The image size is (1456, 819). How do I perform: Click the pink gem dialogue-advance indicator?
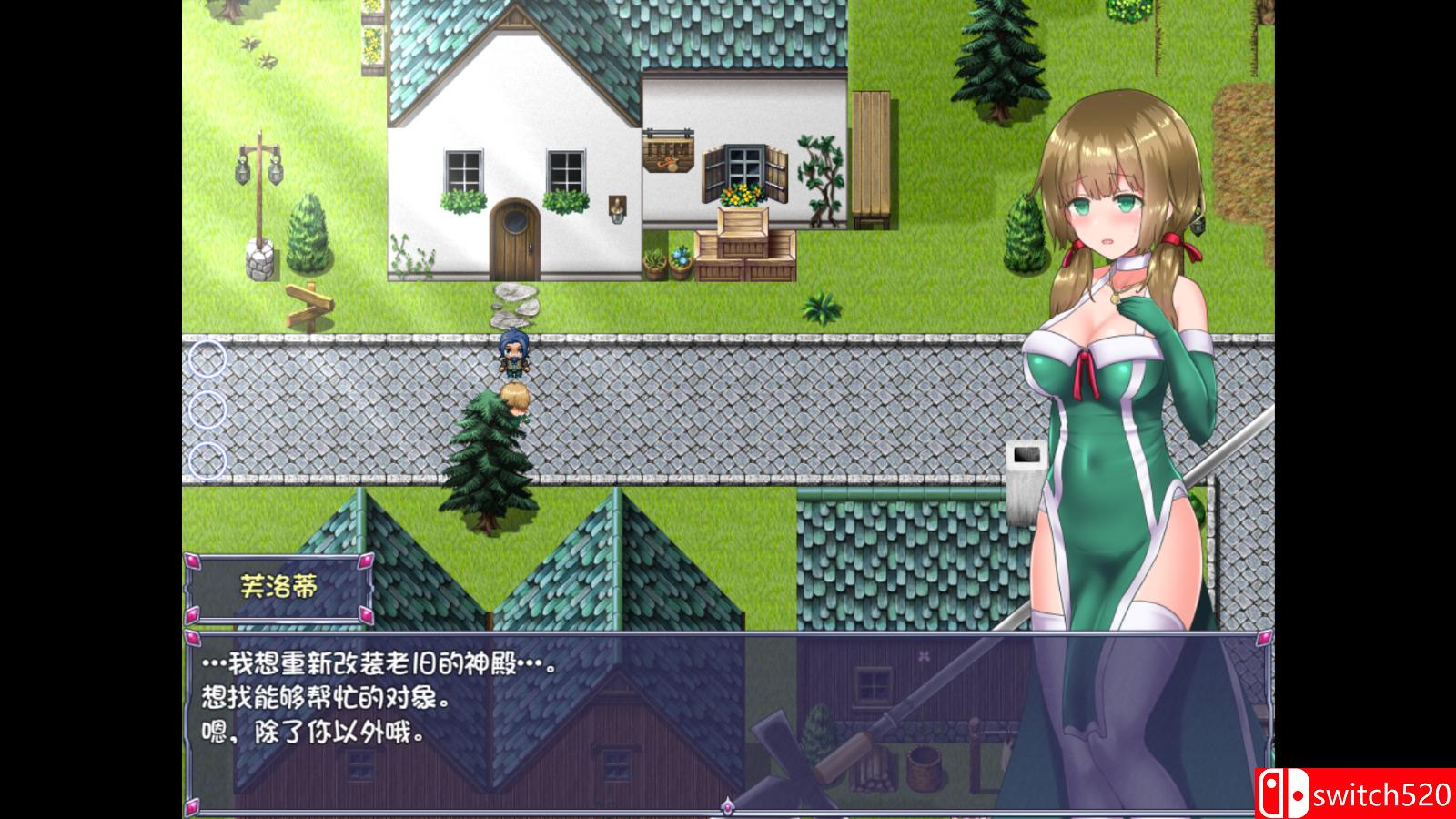tap(728, 806)
